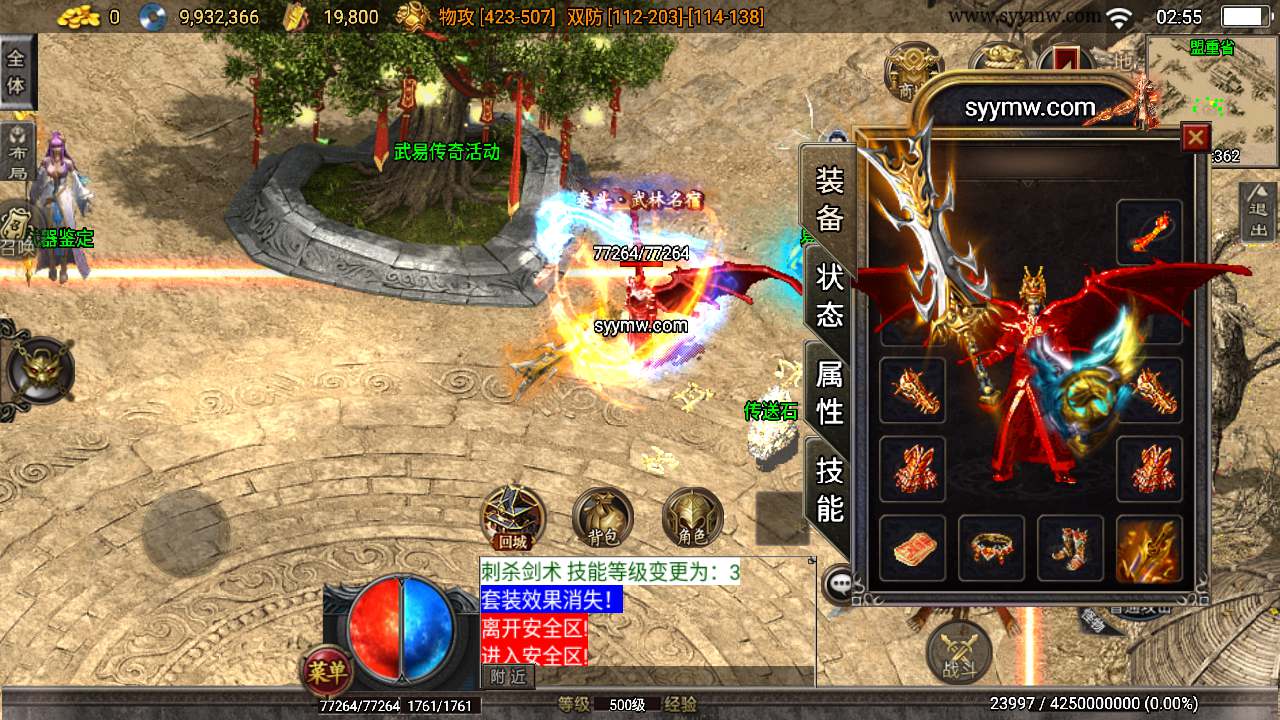The image size is (1280, 720).
Task: Select the glowing golden sword slot
Action: [x=1149, y=548]
